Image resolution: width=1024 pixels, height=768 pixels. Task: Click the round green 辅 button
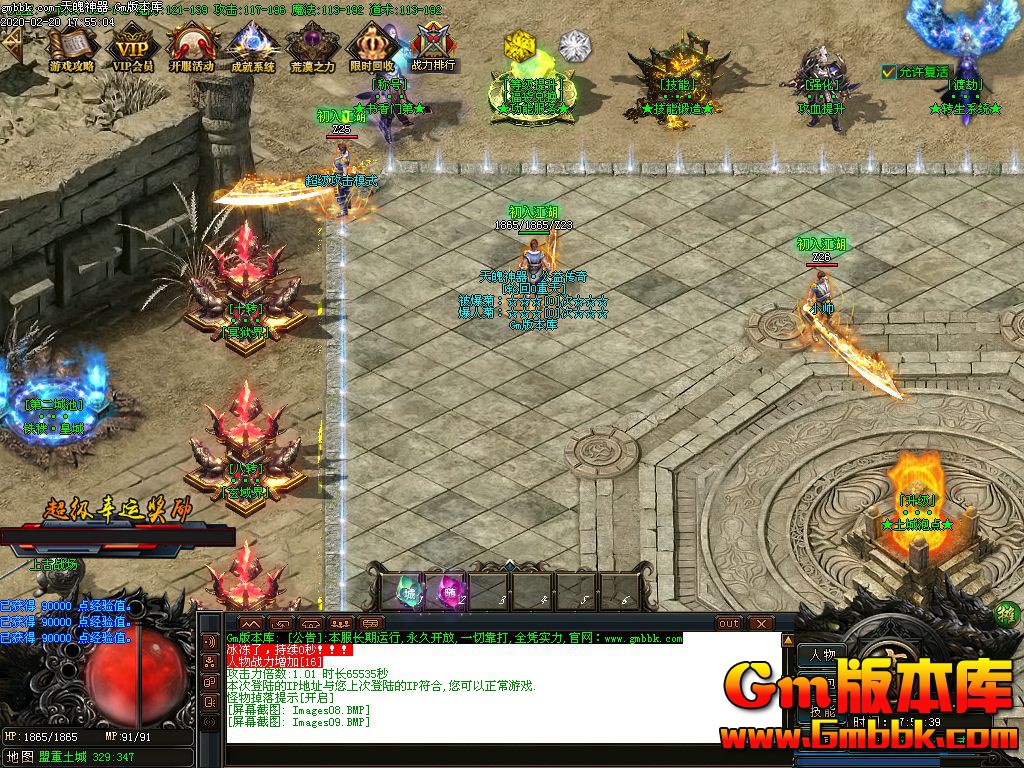1008,615
